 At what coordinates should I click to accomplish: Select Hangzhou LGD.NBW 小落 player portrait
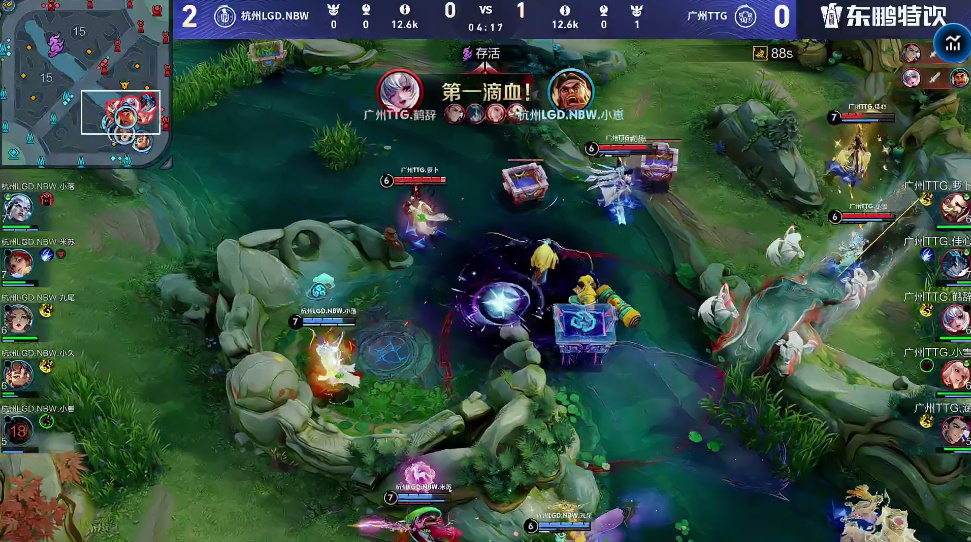17,208
